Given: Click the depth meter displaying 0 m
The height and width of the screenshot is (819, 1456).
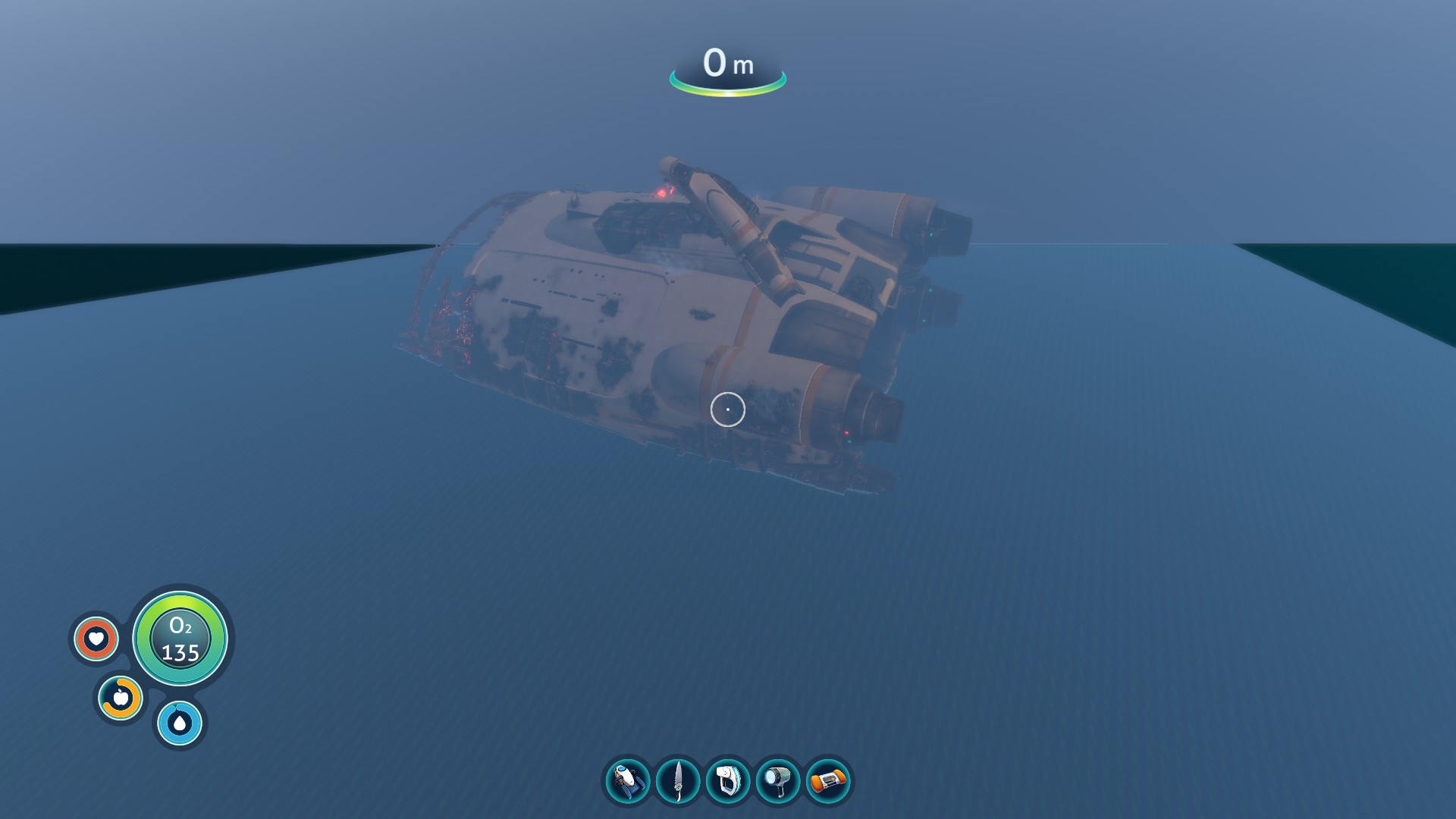Looking at the screenshot, I should (x=726, y=67).
